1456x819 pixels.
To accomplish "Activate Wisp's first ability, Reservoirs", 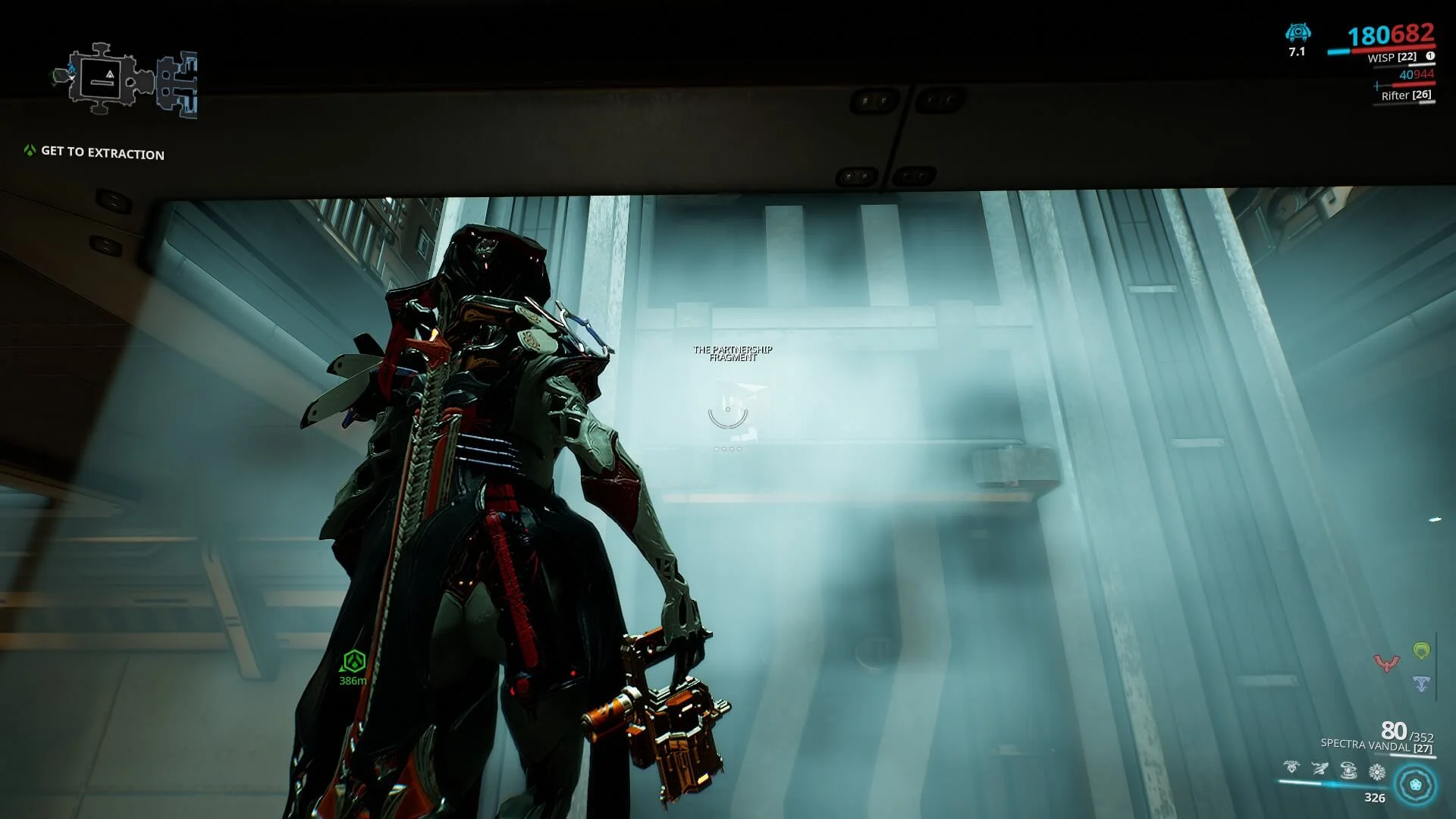I will point(1291,768).
